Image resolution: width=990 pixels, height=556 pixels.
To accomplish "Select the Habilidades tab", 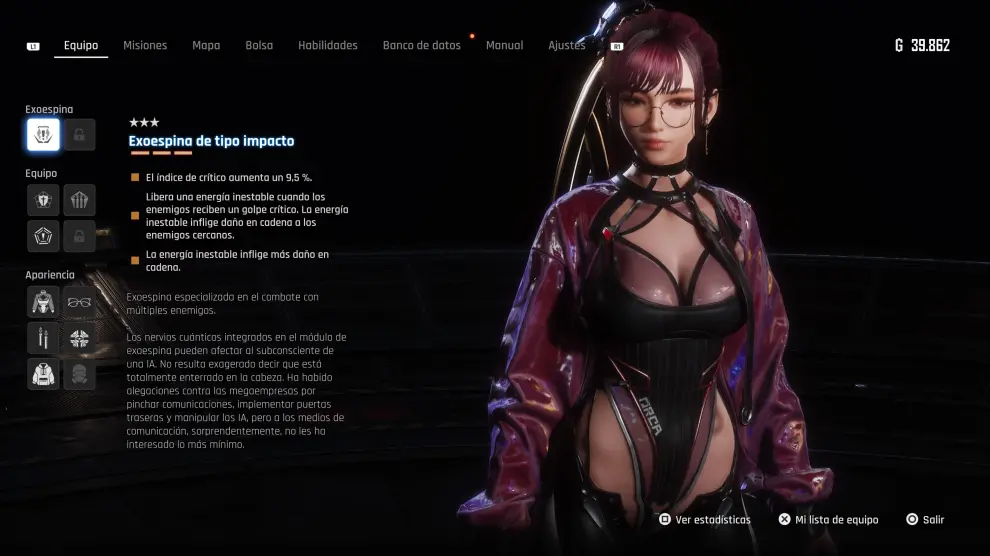I will click(x=328, y=46).
